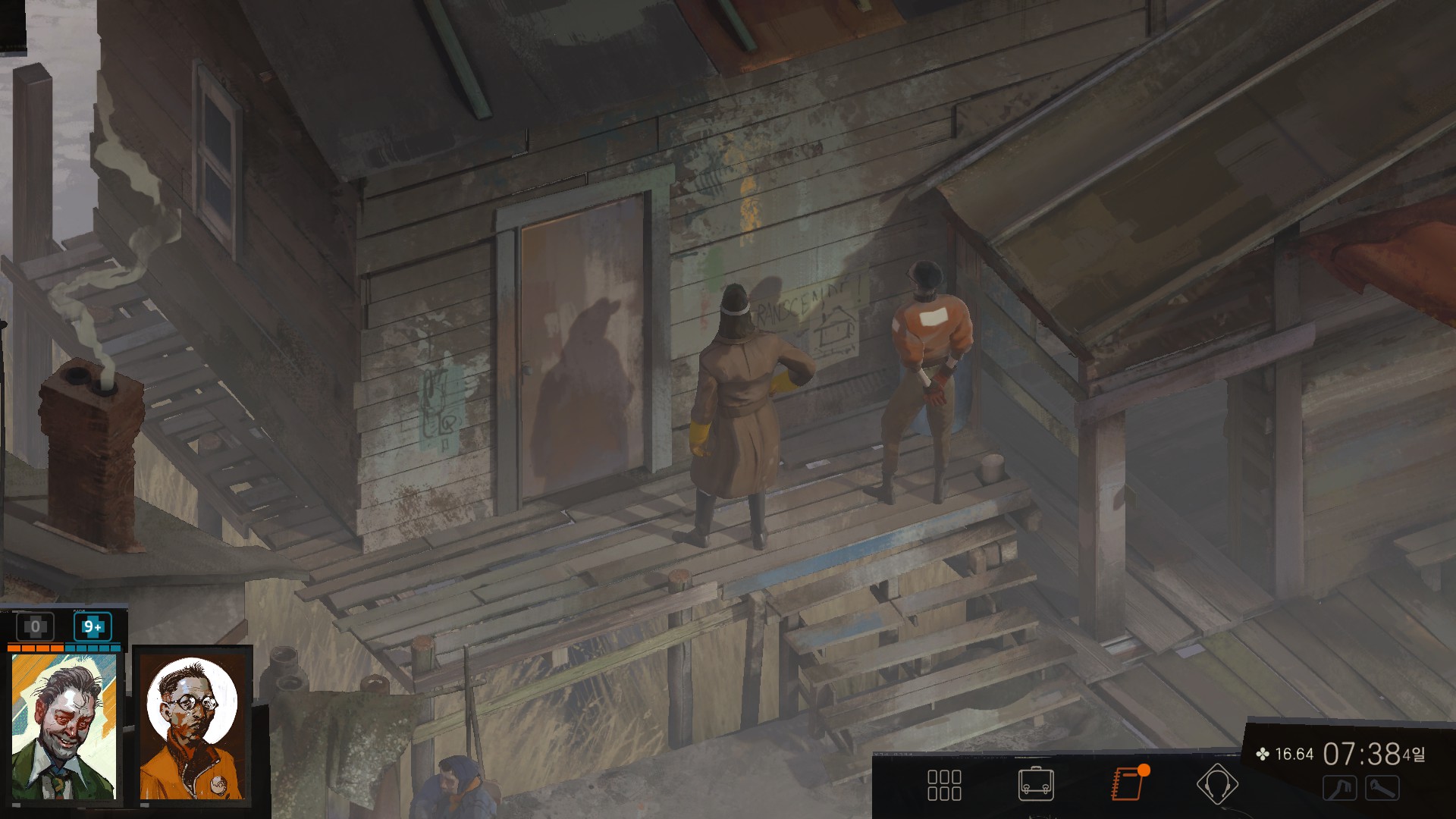Click Kim Kitsuragi's portrait with glasses

tap(193, 726)
